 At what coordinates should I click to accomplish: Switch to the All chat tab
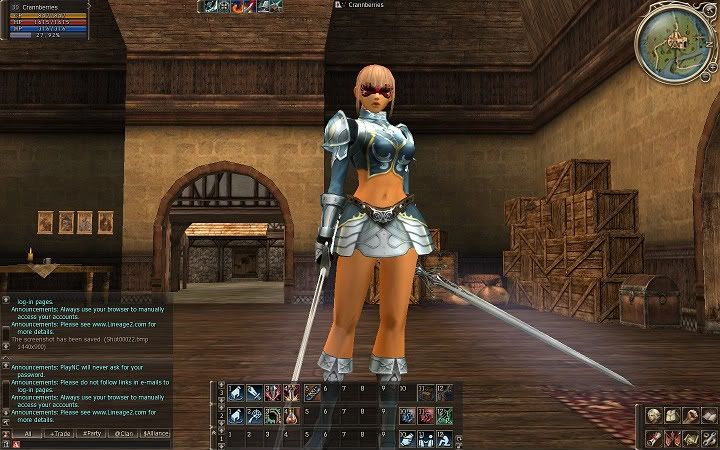coord(27,434)
